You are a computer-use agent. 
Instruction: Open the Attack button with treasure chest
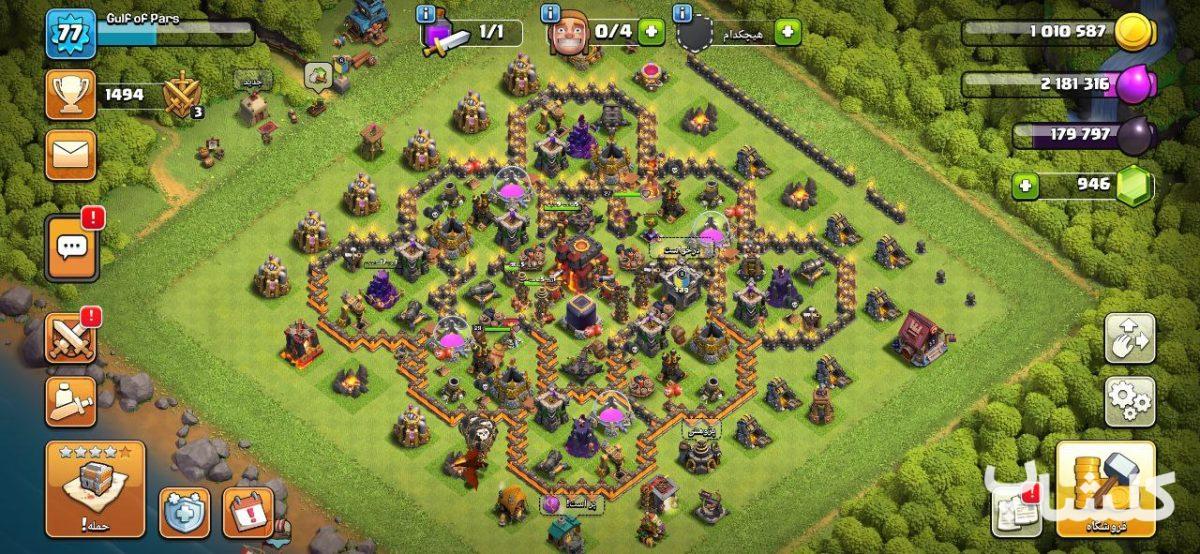pyautogui.click(x=95, y=489)
